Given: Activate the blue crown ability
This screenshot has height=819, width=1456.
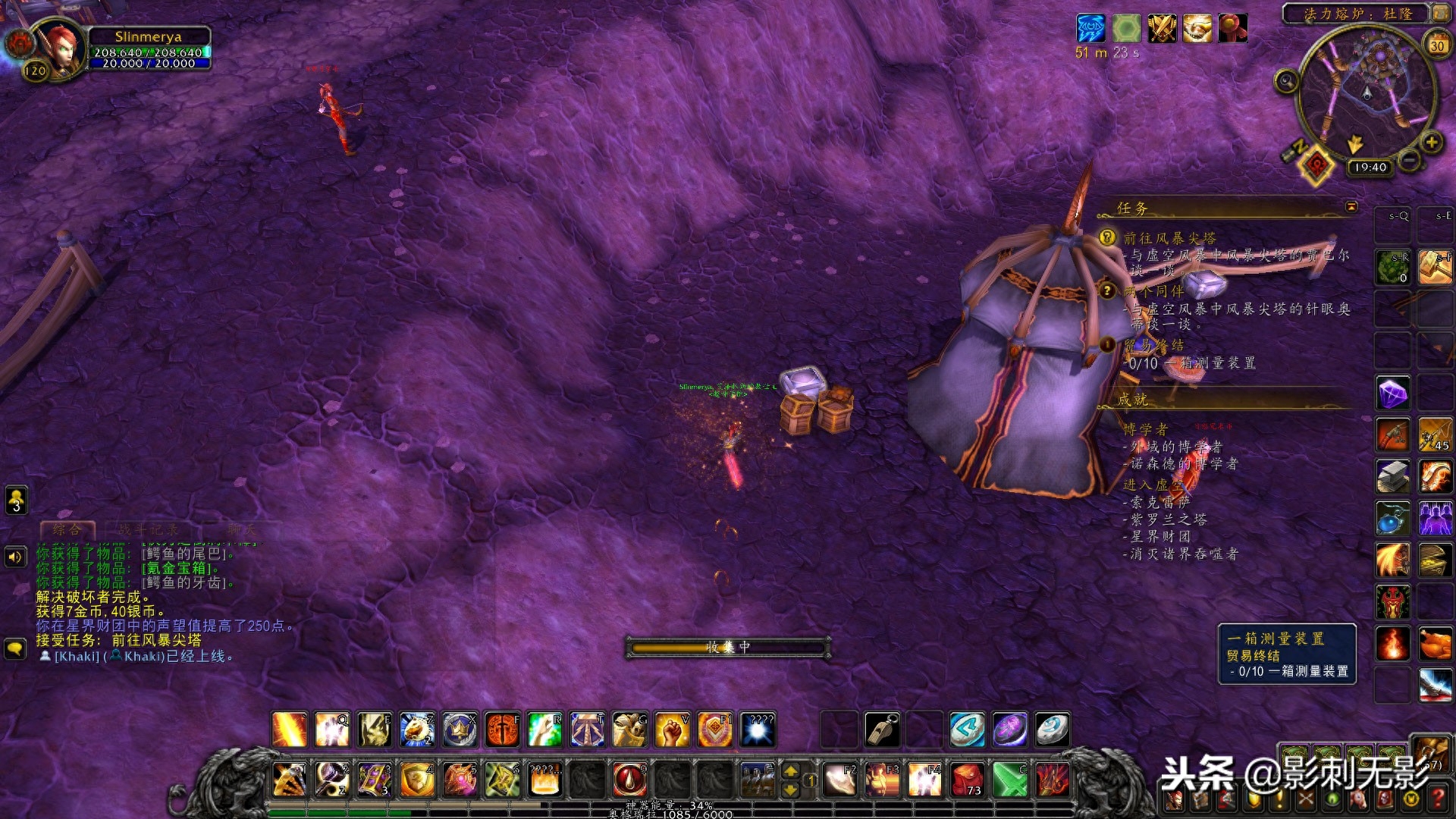Looking at the screenshot, I should click(460, 730).
